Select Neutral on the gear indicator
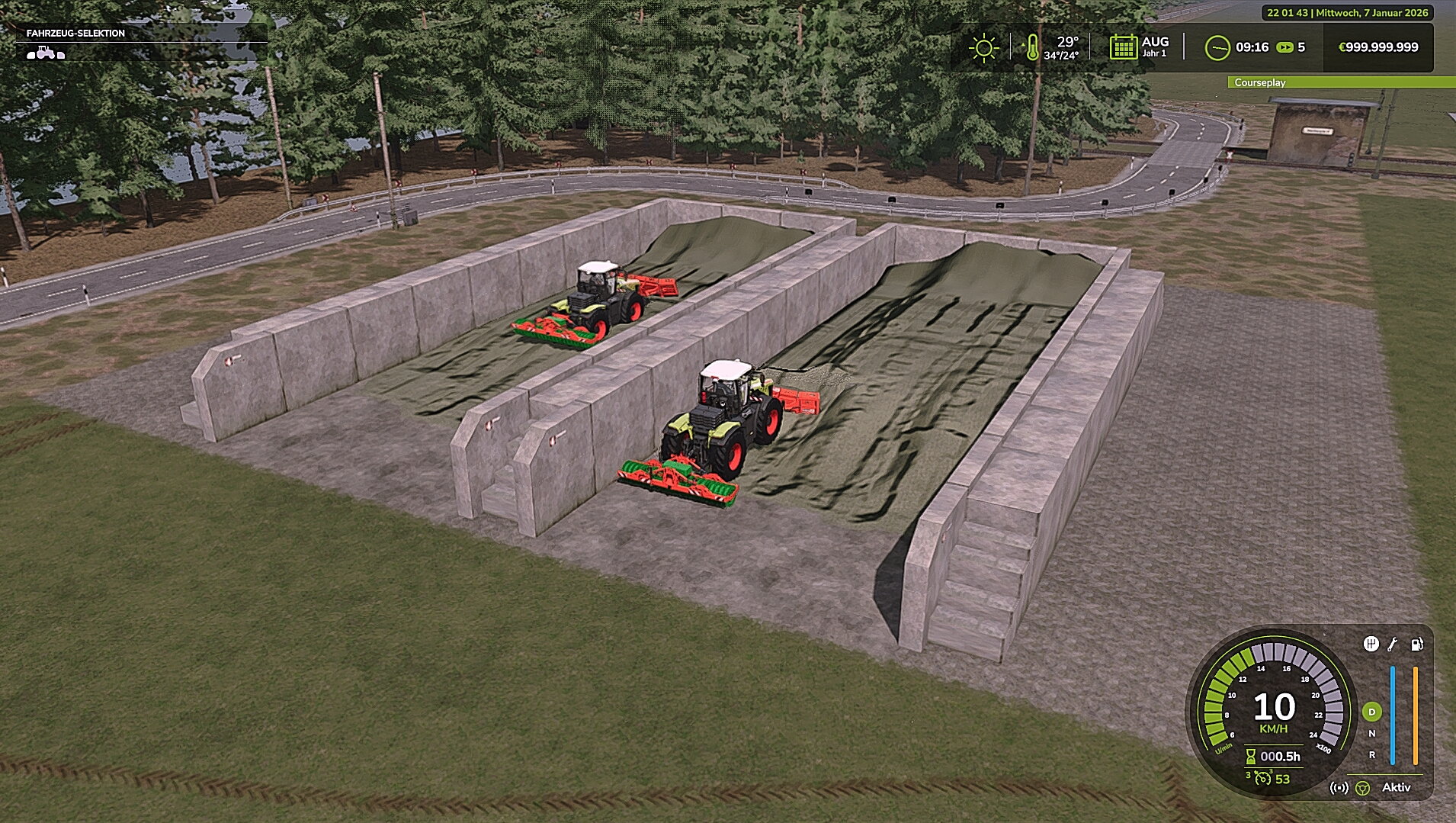1456x823 pixels. [1372, 734]
